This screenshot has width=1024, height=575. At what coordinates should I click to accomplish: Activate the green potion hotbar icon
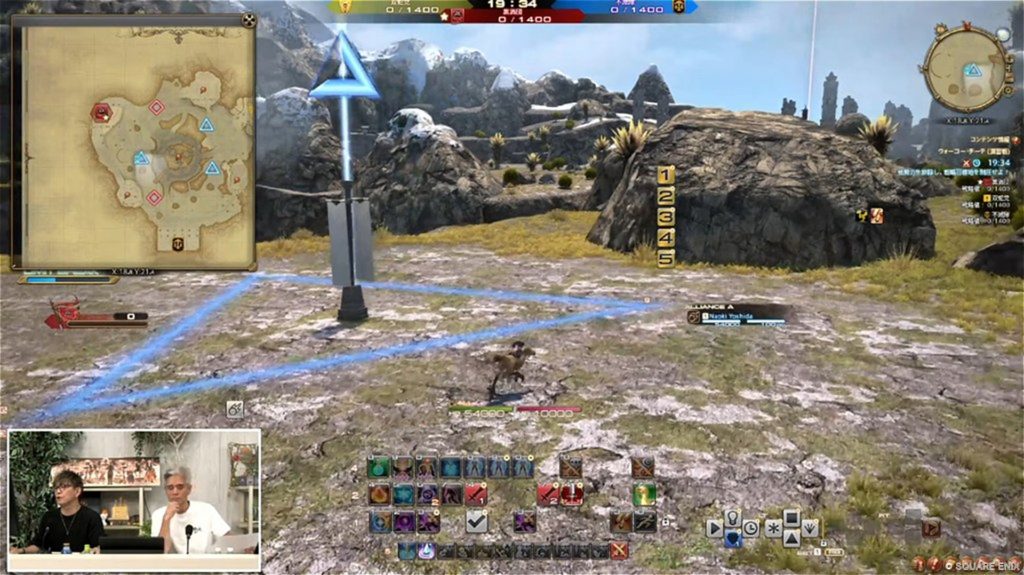(380, 467)
